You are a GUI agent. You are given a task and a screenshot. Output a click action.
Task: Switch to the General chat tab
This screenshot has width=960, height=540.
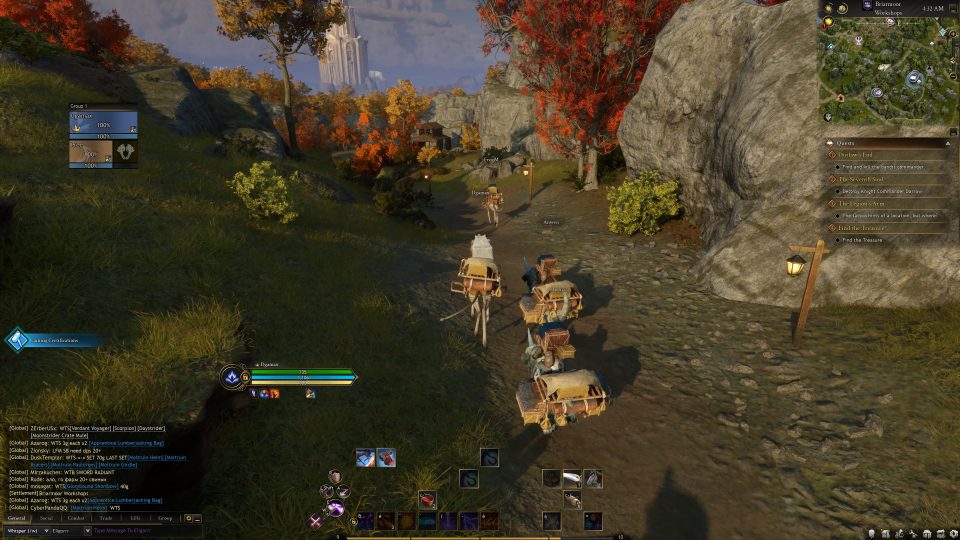(x=17, y=518)
